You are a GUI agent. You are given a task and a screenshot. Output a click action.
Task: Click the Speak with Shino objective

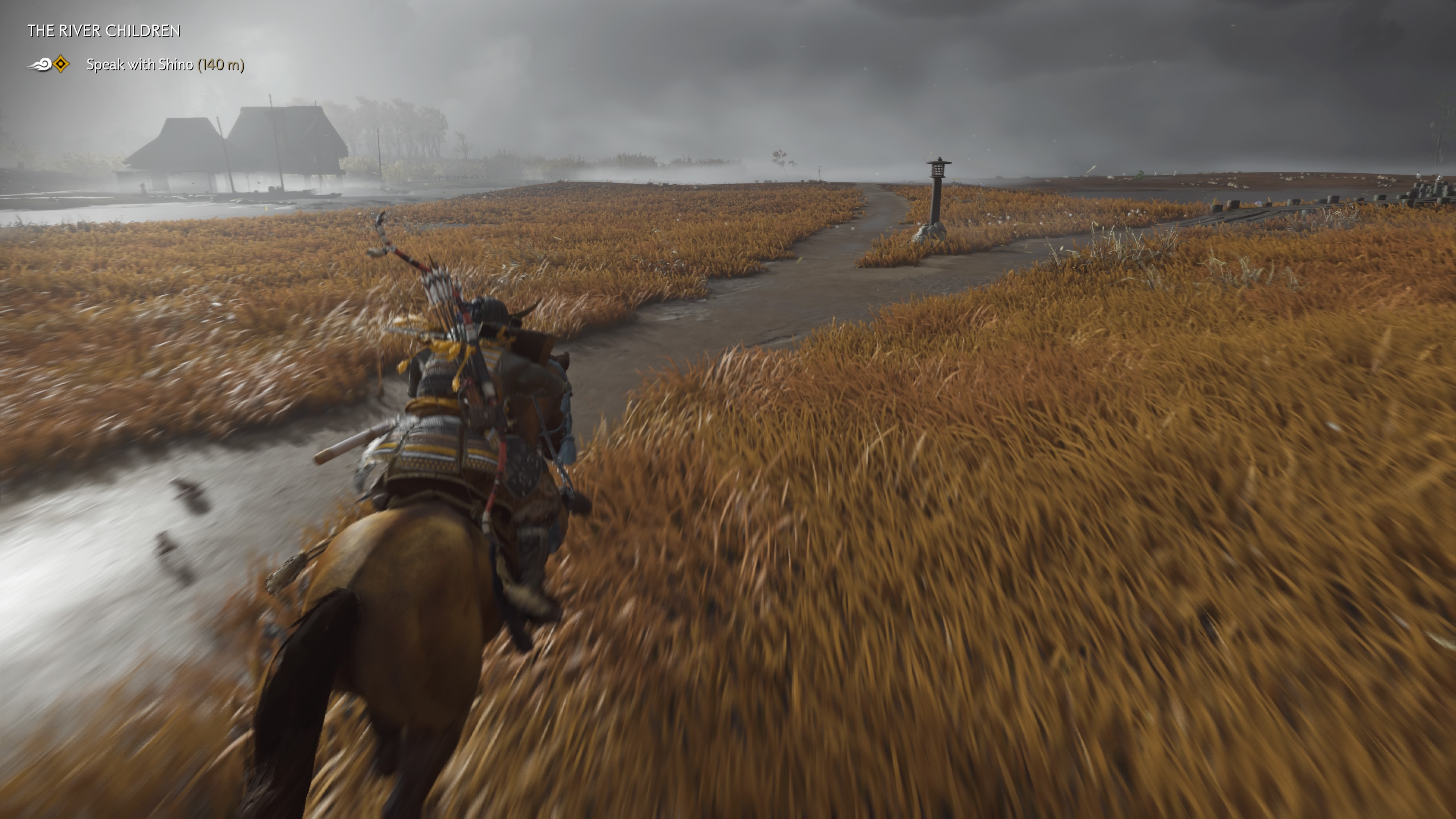coord(165,65)
